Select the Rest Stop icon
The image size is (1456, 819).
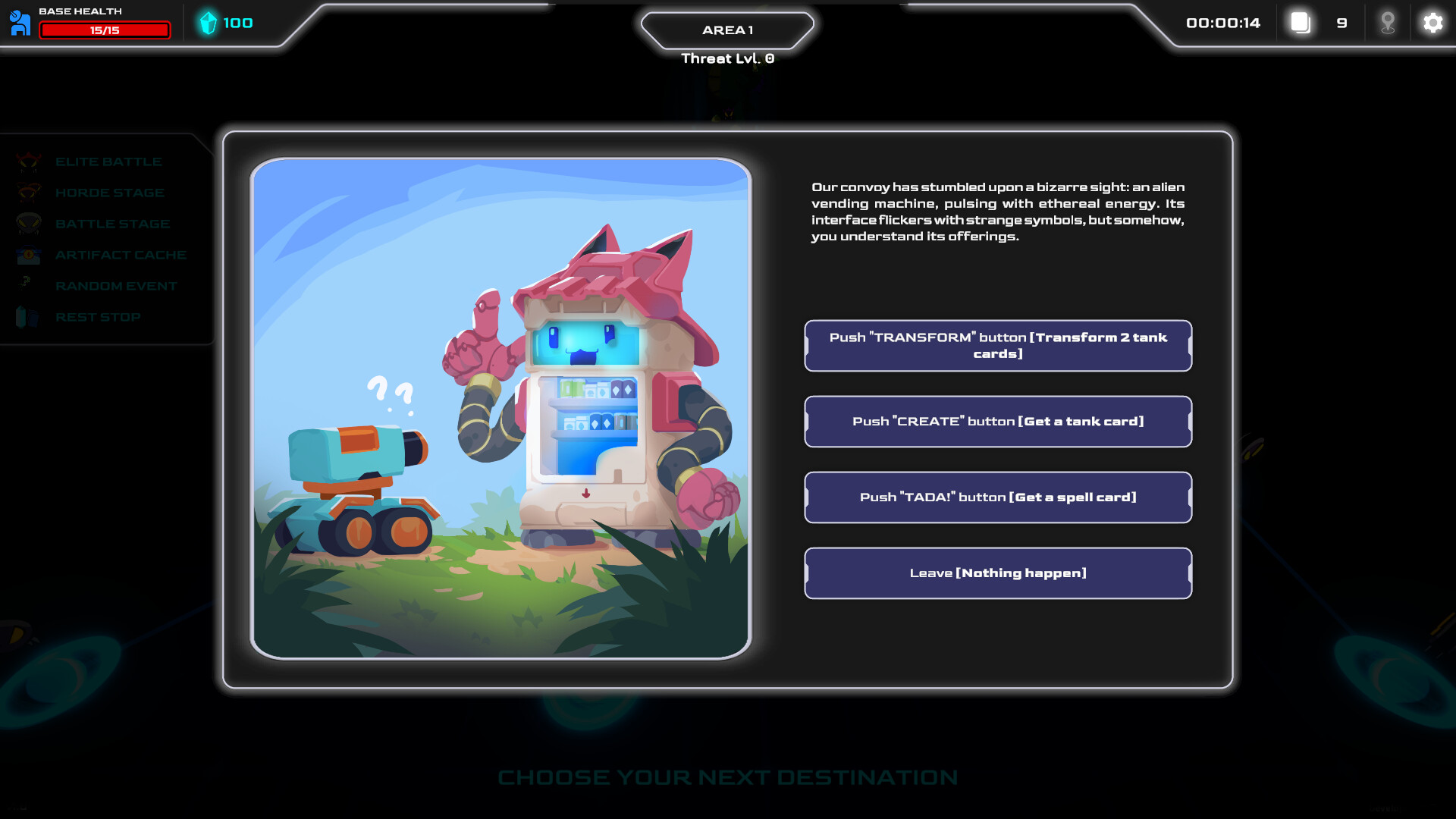[x=29, y=317]
